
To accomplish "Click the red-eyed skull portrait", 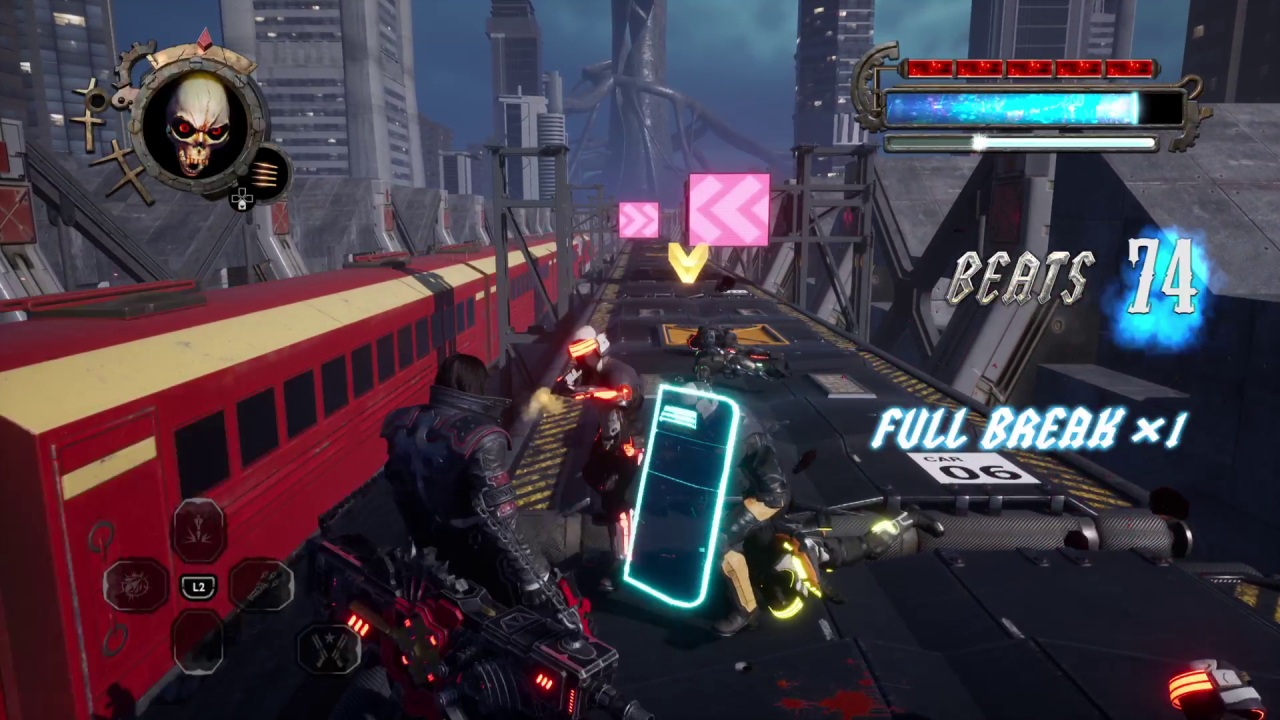I will coord(199,124).
